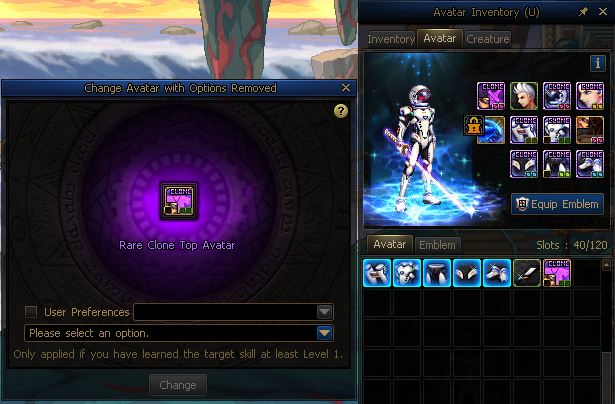
Task: Pin the Avatar Inventory window
Action: (x=583, y=13)
